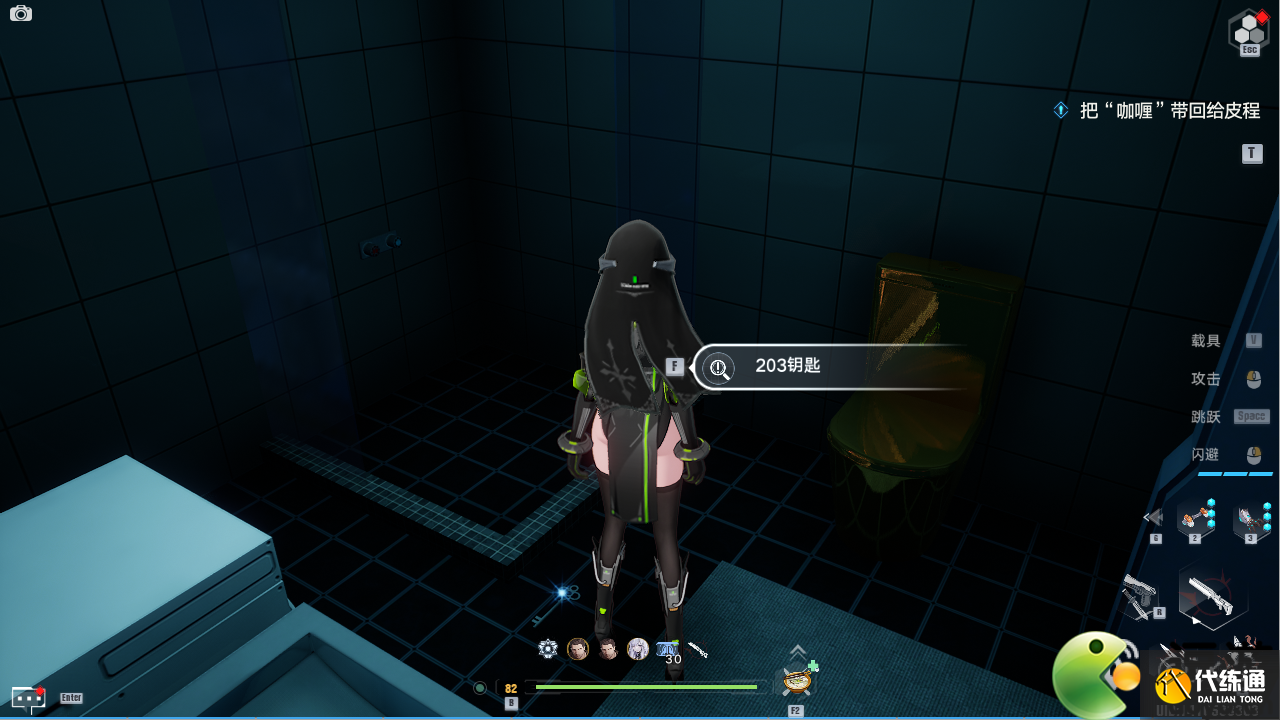Select the equipped rifle icon

[x=1210, y=594]
